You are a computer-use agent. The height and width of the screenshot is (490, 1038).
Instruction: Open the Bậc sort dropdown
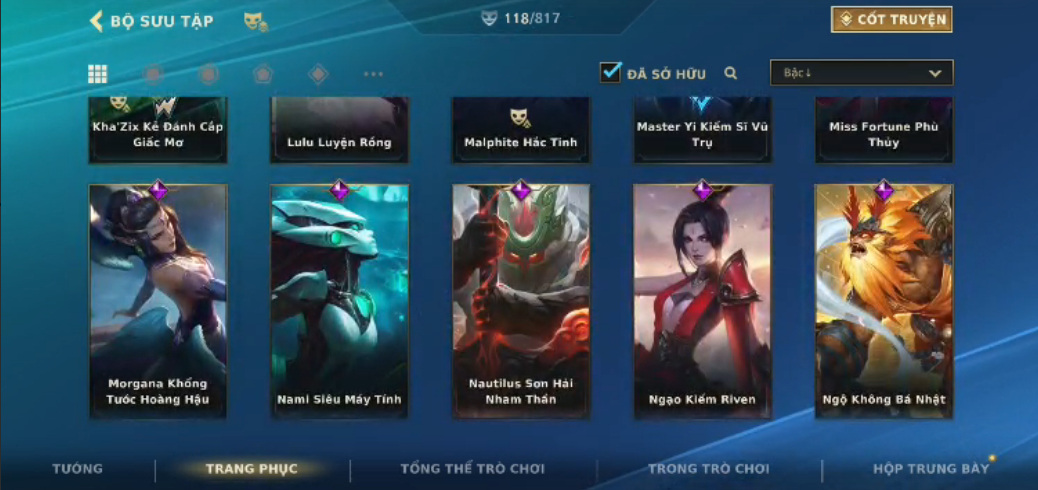(861, 73)
